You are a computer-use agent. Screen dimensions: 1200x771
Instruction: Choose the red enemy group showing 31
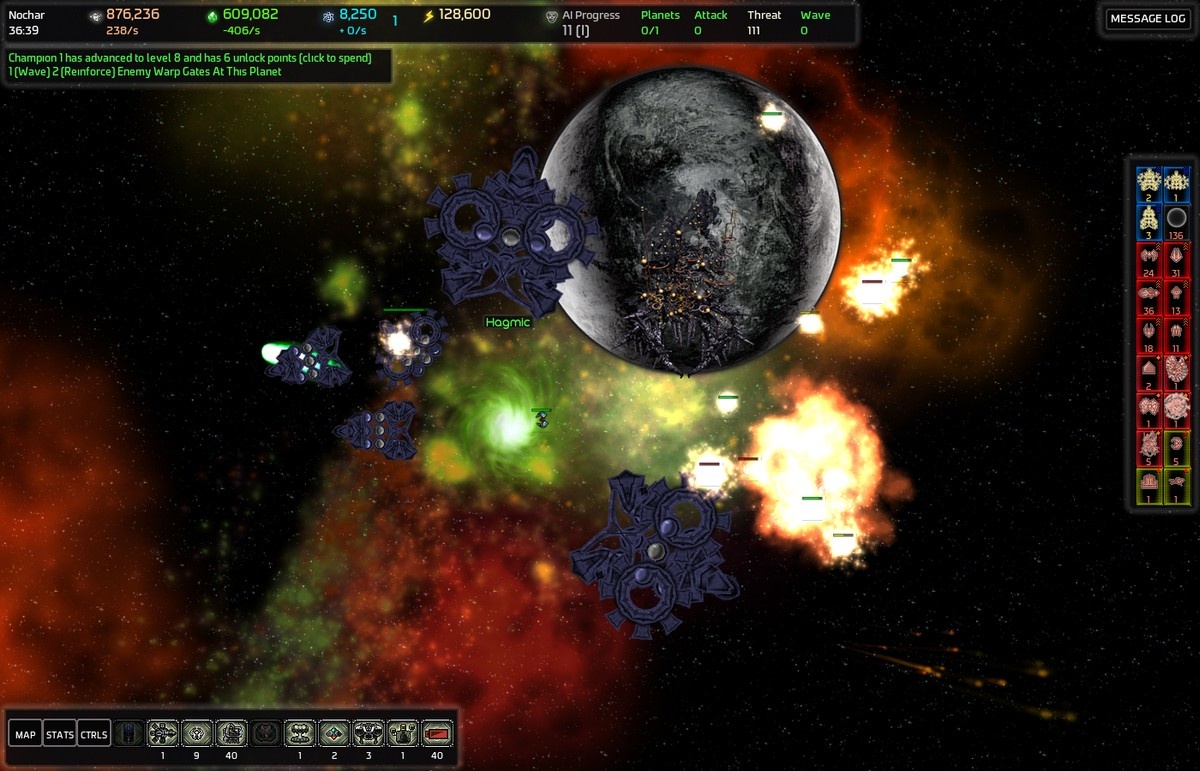click(x=1176, y=258)
